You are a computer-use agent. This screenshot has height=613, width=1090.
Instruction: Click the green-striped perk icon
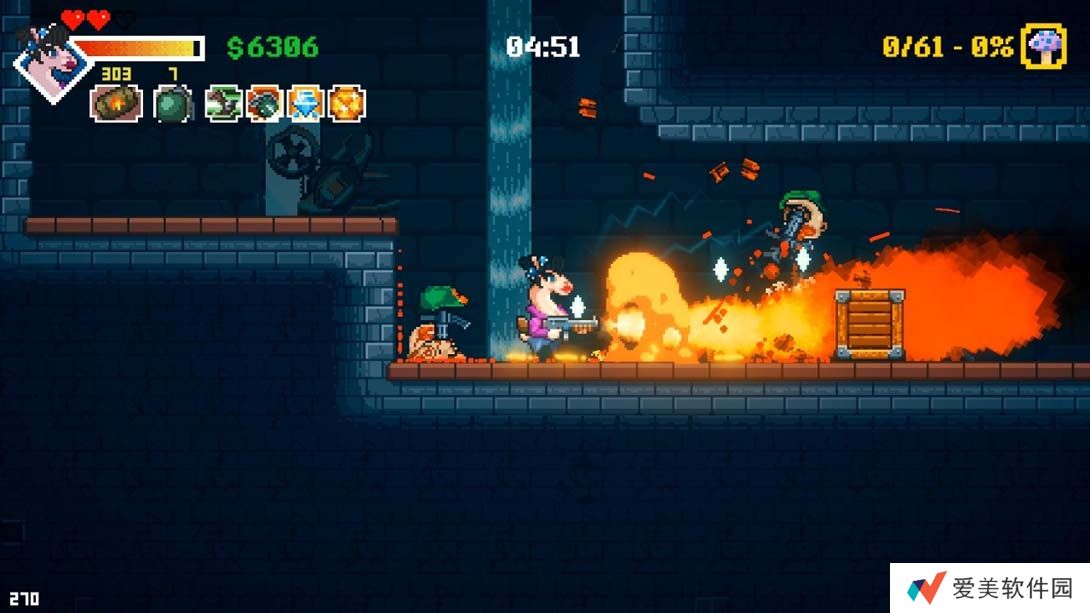[223, 103]
